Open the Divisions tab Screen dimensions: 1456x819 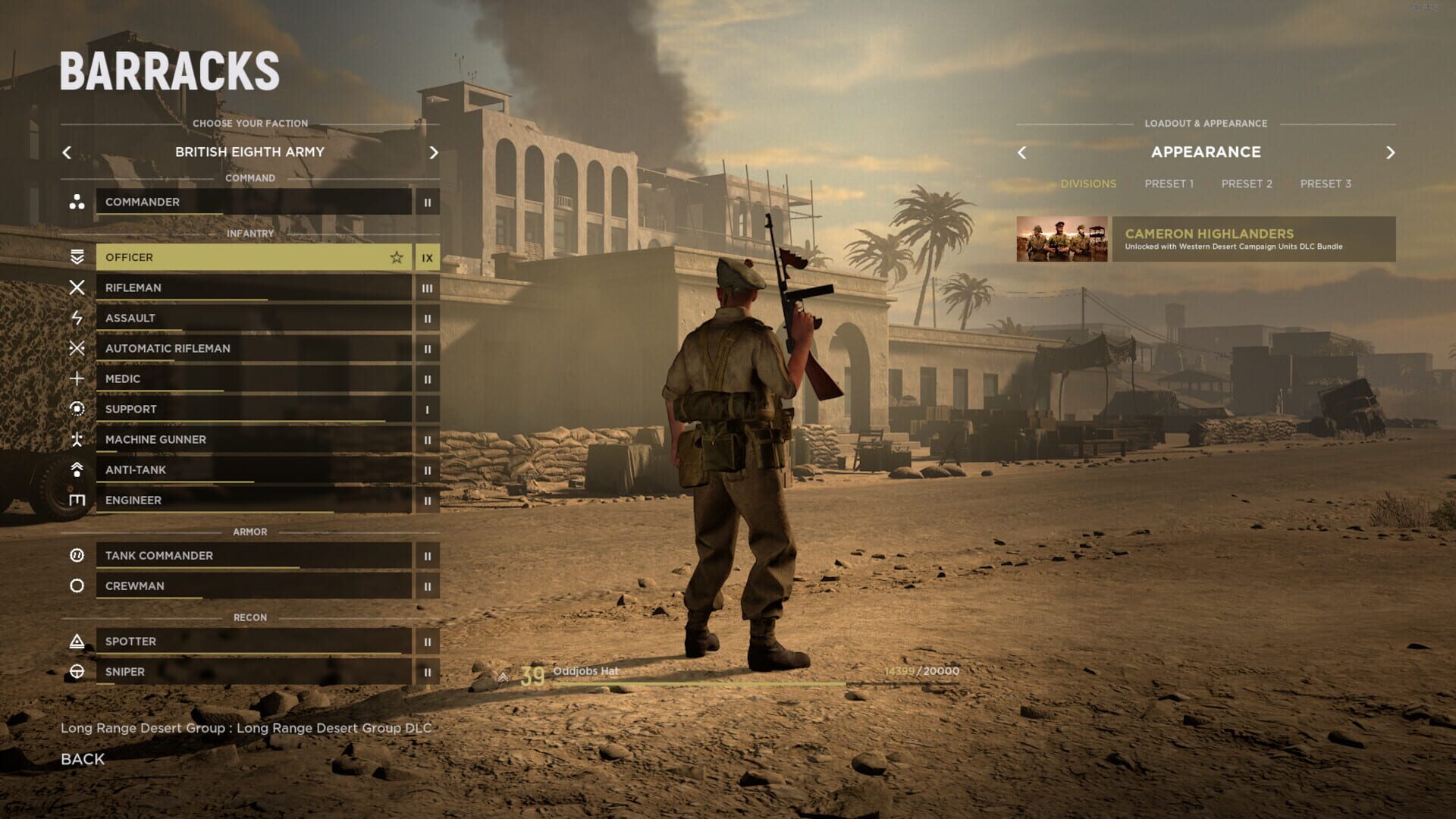(1088, 183)
